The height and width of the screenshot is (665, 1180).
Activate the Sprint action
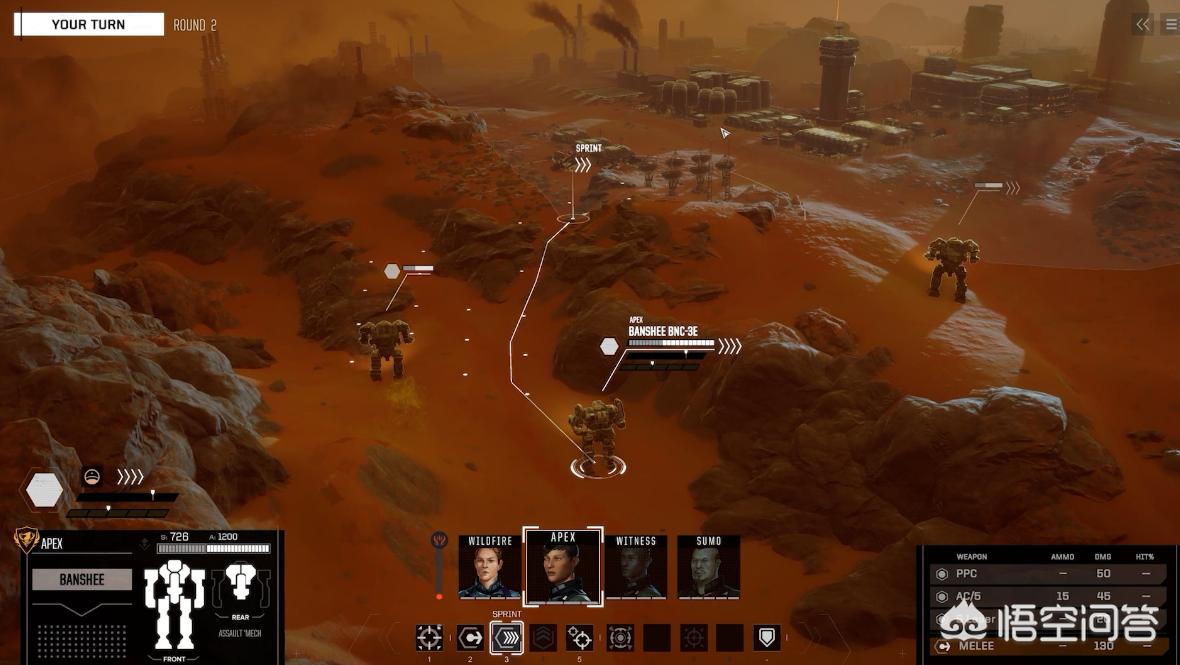click(507, 638)
